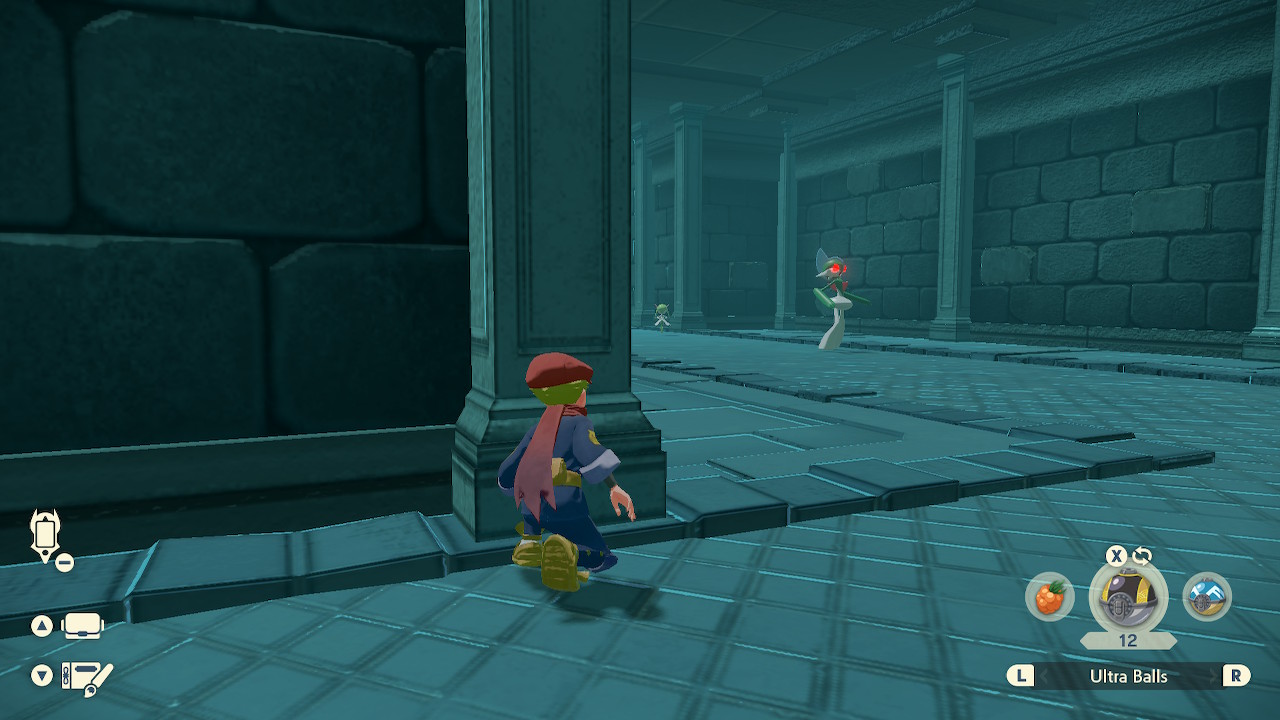Choose the orange berry item slot
This screenshot has width=1280, height=720.
click(1050, 598)
